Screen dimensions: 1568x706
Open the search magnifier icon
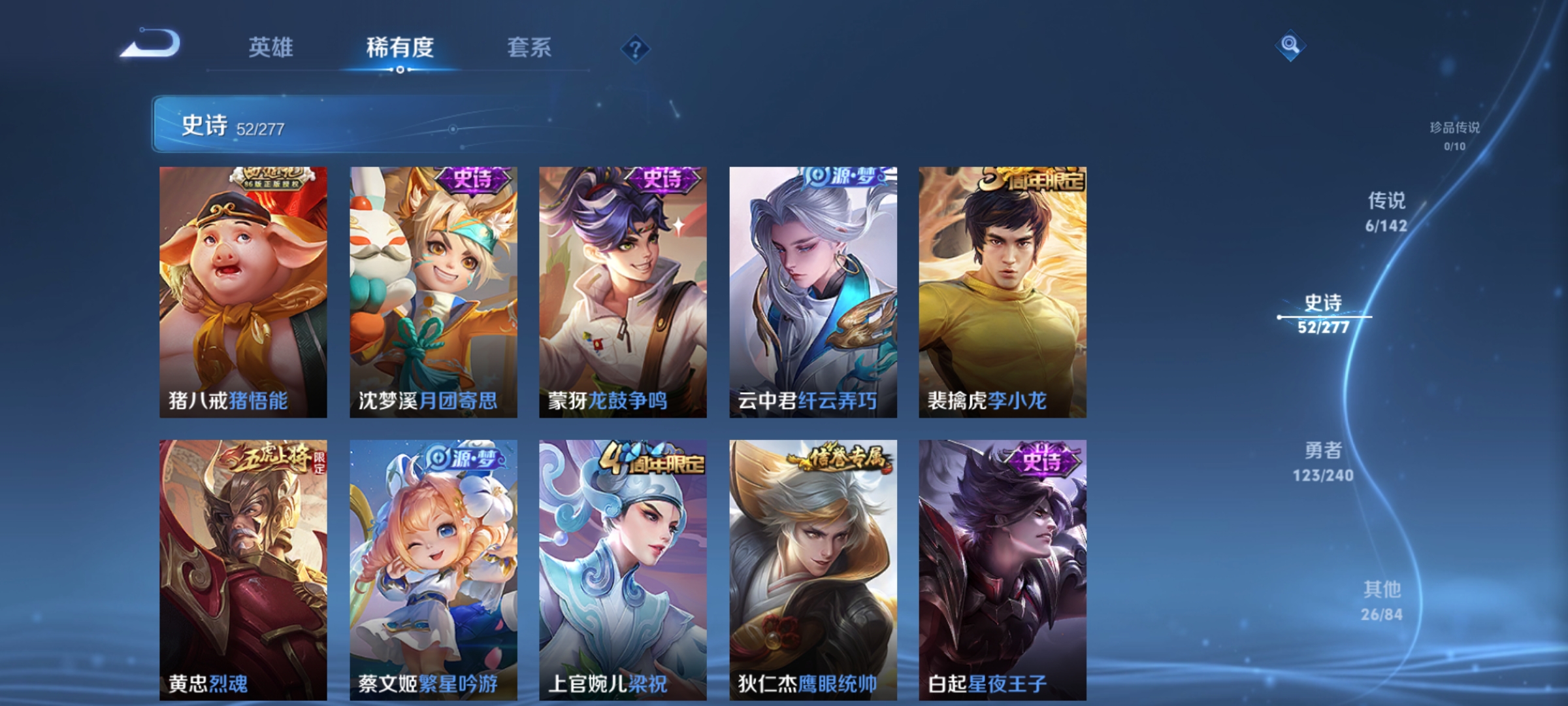[x=1289, y=47]
